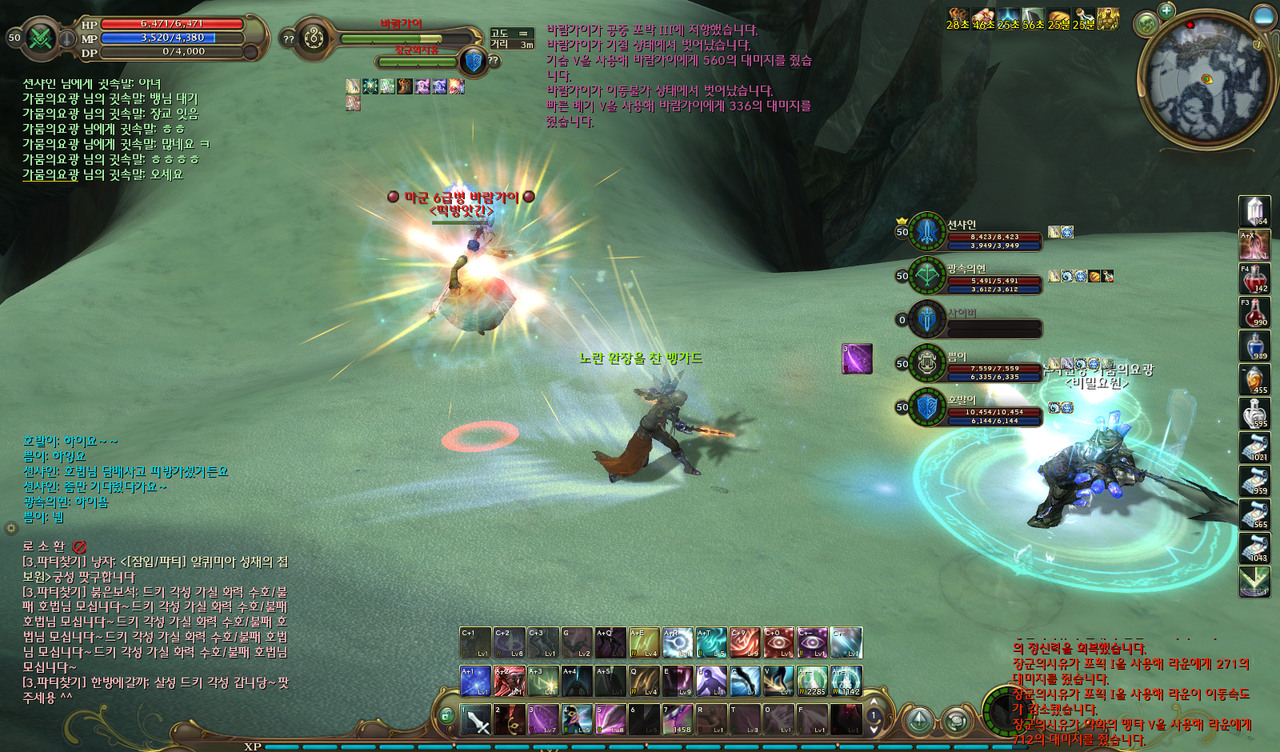Open the circular minimap
Viewport: 1280px width, 752px height.
pos(1207,80)
